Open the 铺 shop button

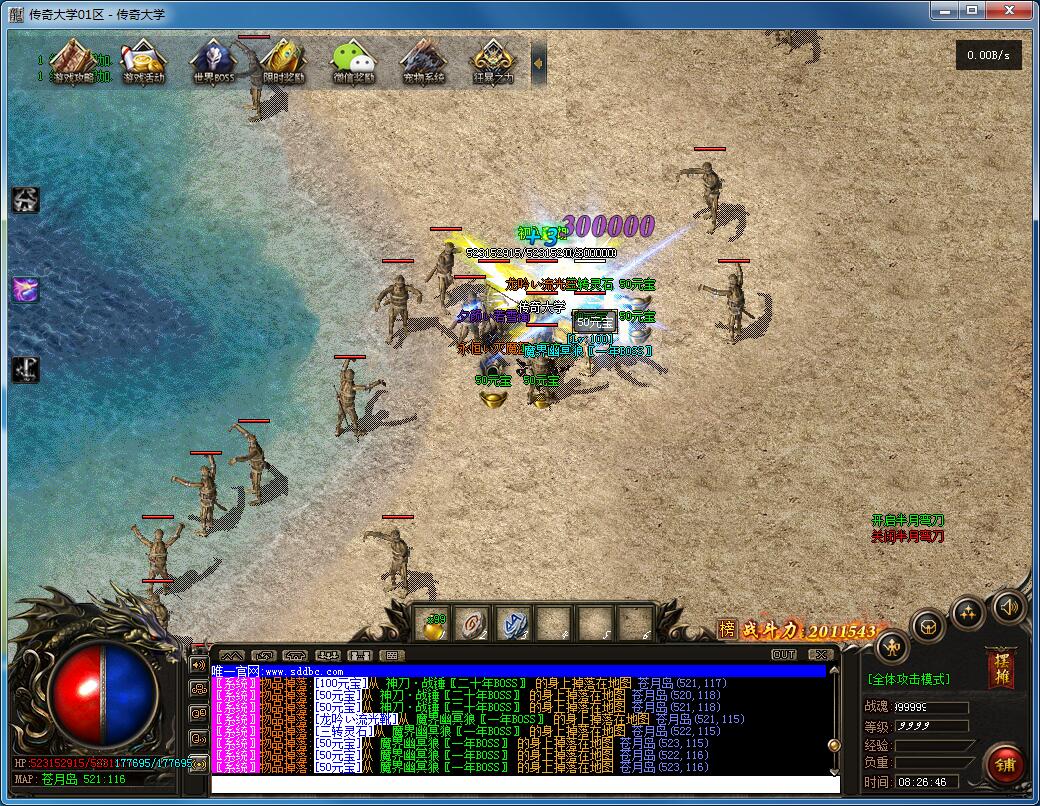pos(1004,764)
